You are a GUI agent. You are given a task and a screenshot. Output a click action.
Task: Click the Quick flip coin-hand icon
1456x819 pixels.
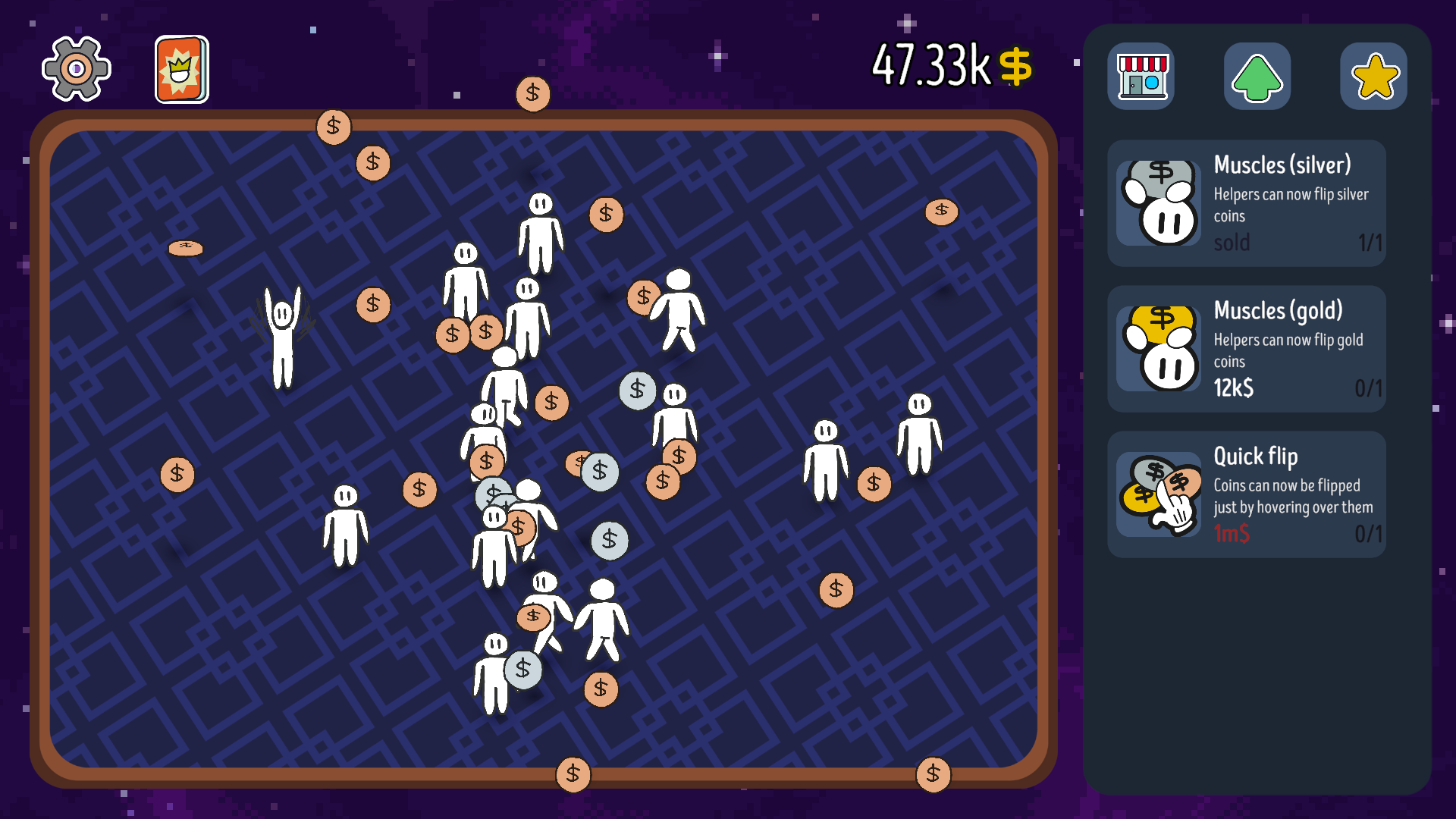tap(1159, 494)
